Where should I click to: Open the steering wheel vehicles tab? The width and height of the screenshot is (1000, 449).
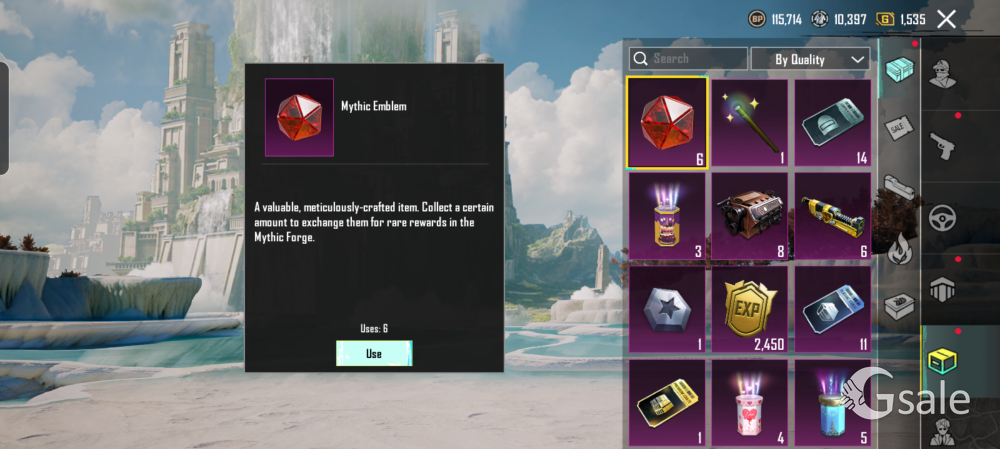pos(943,217)
